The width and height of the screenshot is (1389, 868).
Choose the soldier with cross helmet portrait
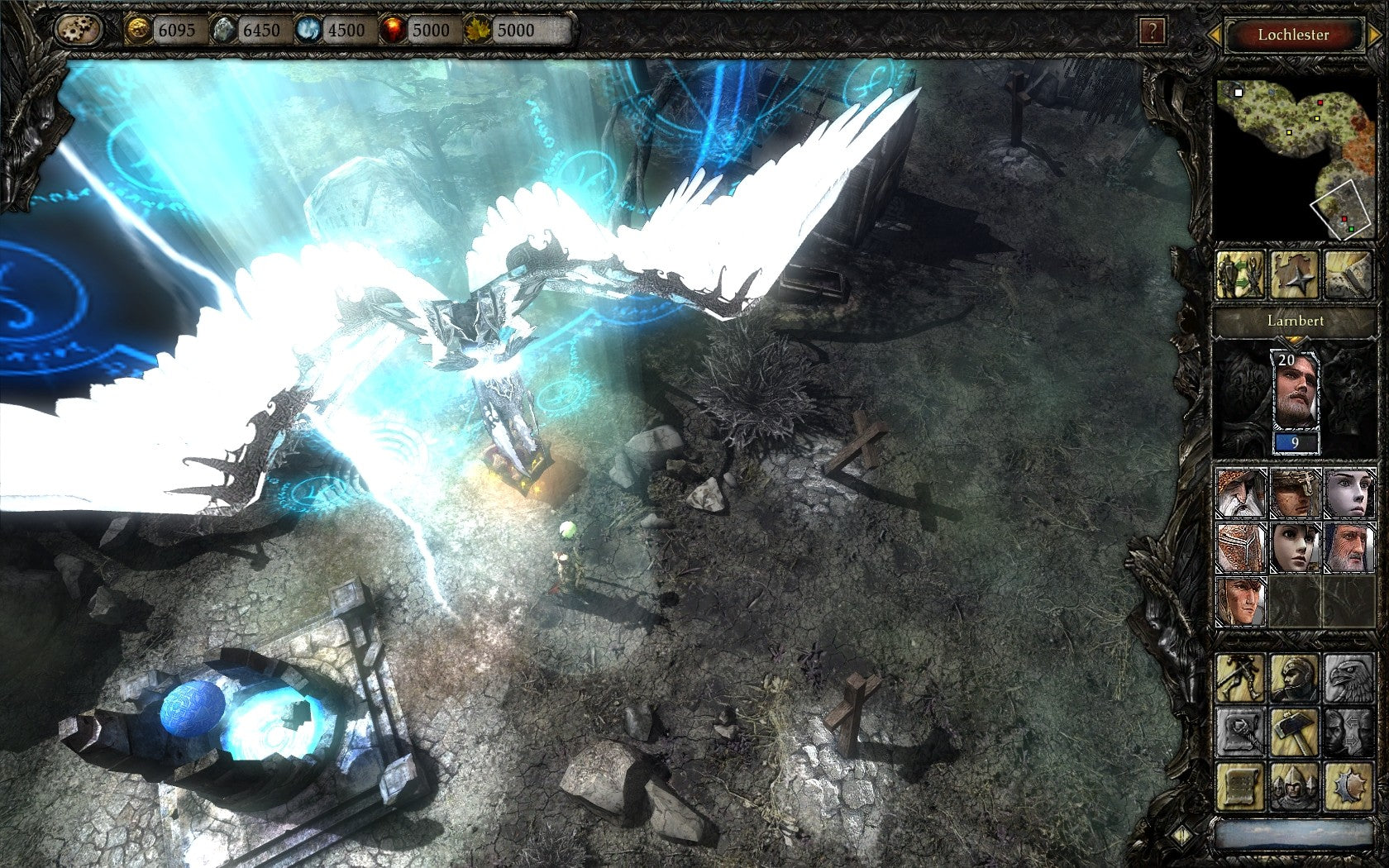pyautogui.click(x=1295, y=493)
